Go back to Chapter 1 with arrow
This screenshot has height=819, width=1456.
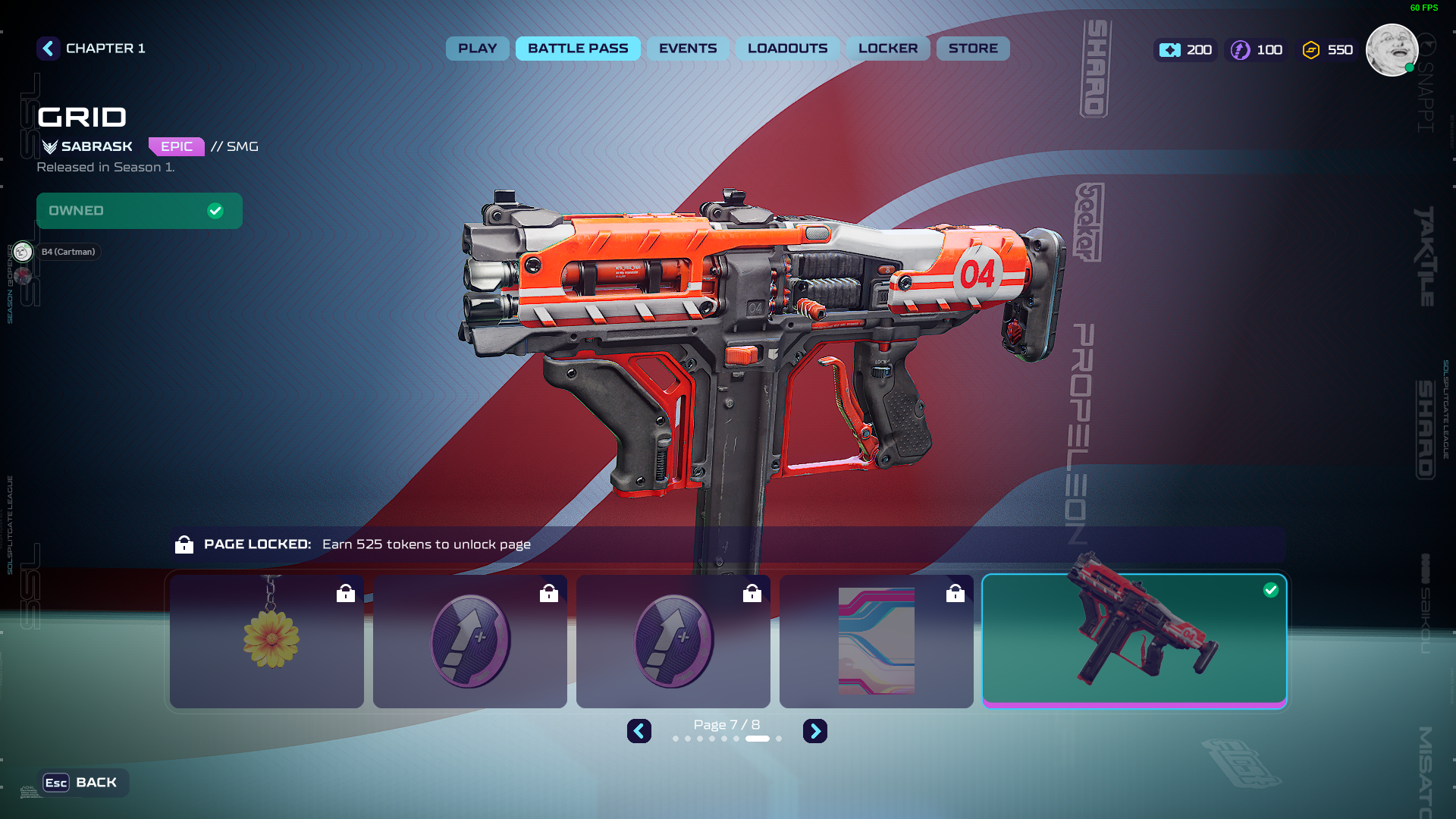pyautogui.click(x=49, y=49)
